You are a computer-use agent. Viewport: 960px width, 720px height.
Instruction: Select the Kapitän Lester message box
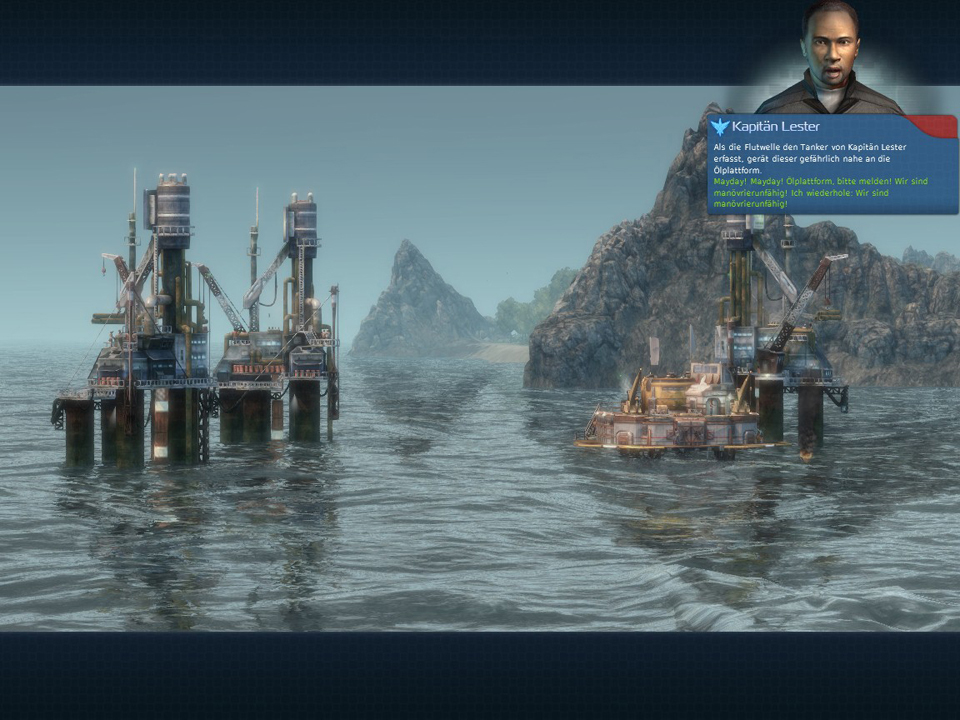[x=832, y=166]
